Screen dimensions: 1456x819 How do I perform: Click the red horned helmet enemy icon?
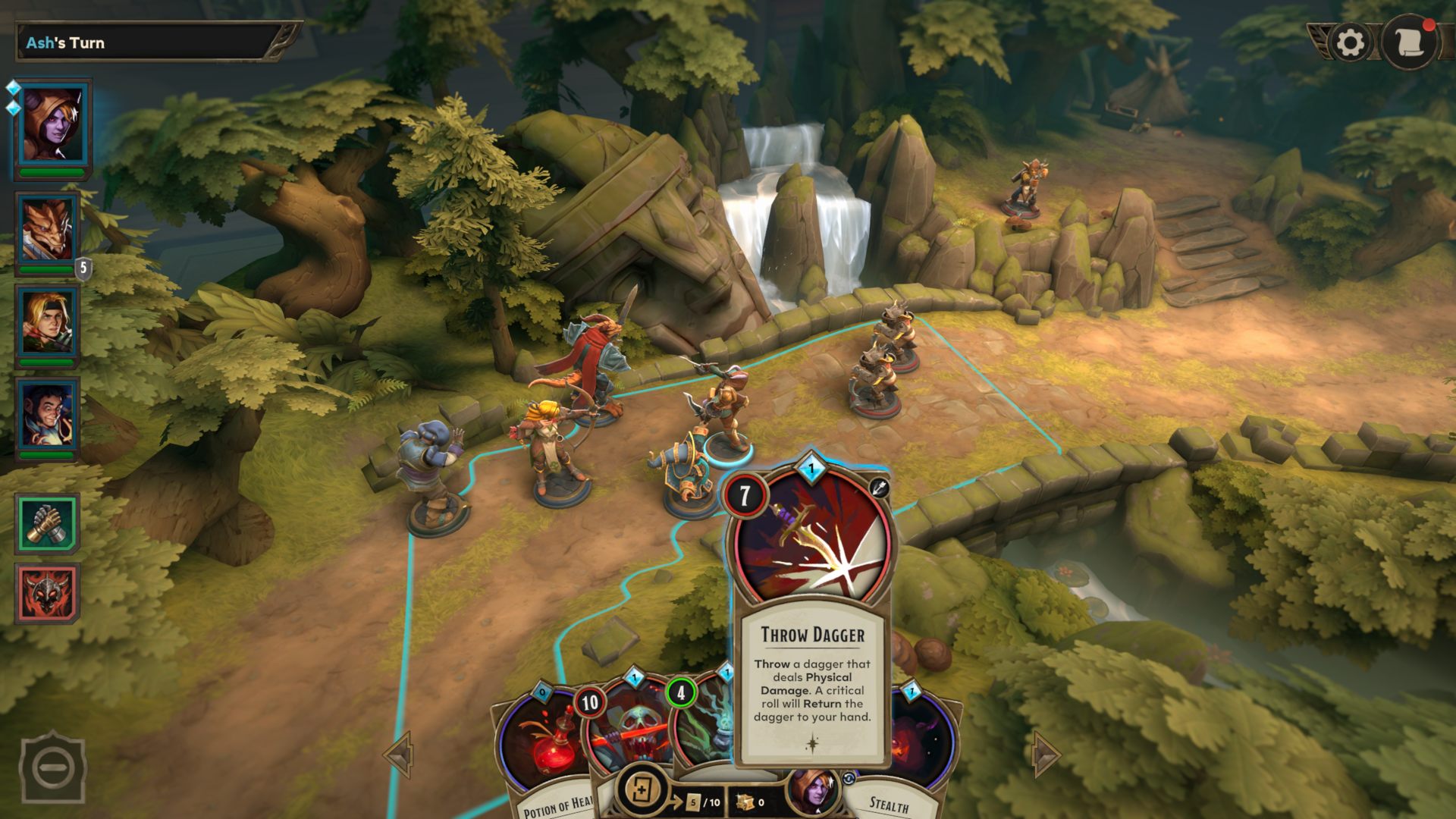pyautogui.click(x=48, y=593)
